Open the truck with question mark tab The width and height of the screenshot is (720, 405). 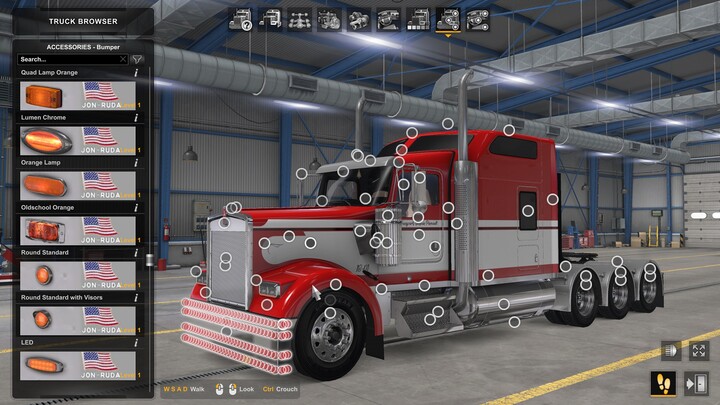click(240, 18)
